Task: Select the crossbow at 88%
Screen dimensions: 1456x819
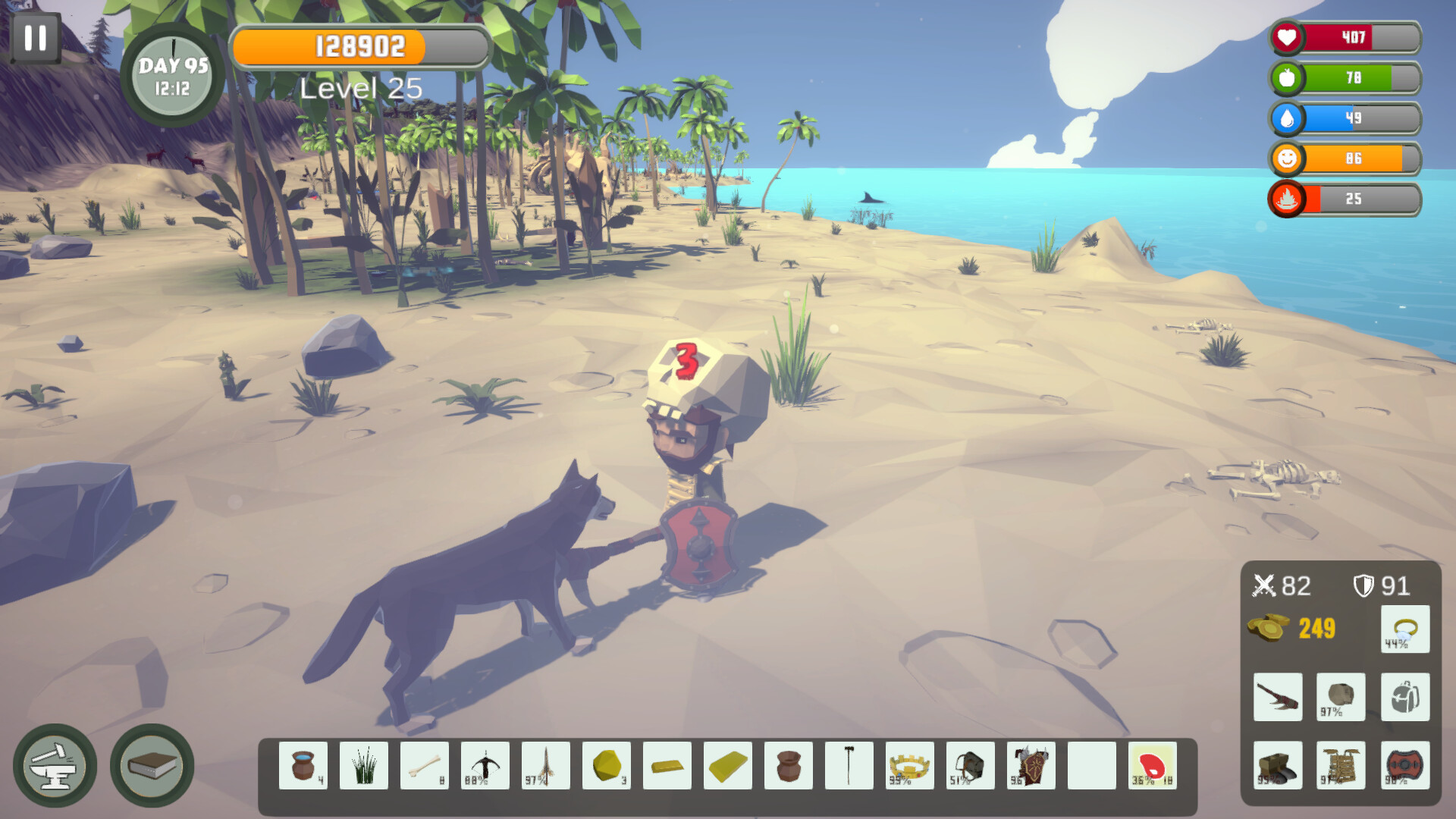Action: coord(485,766)
